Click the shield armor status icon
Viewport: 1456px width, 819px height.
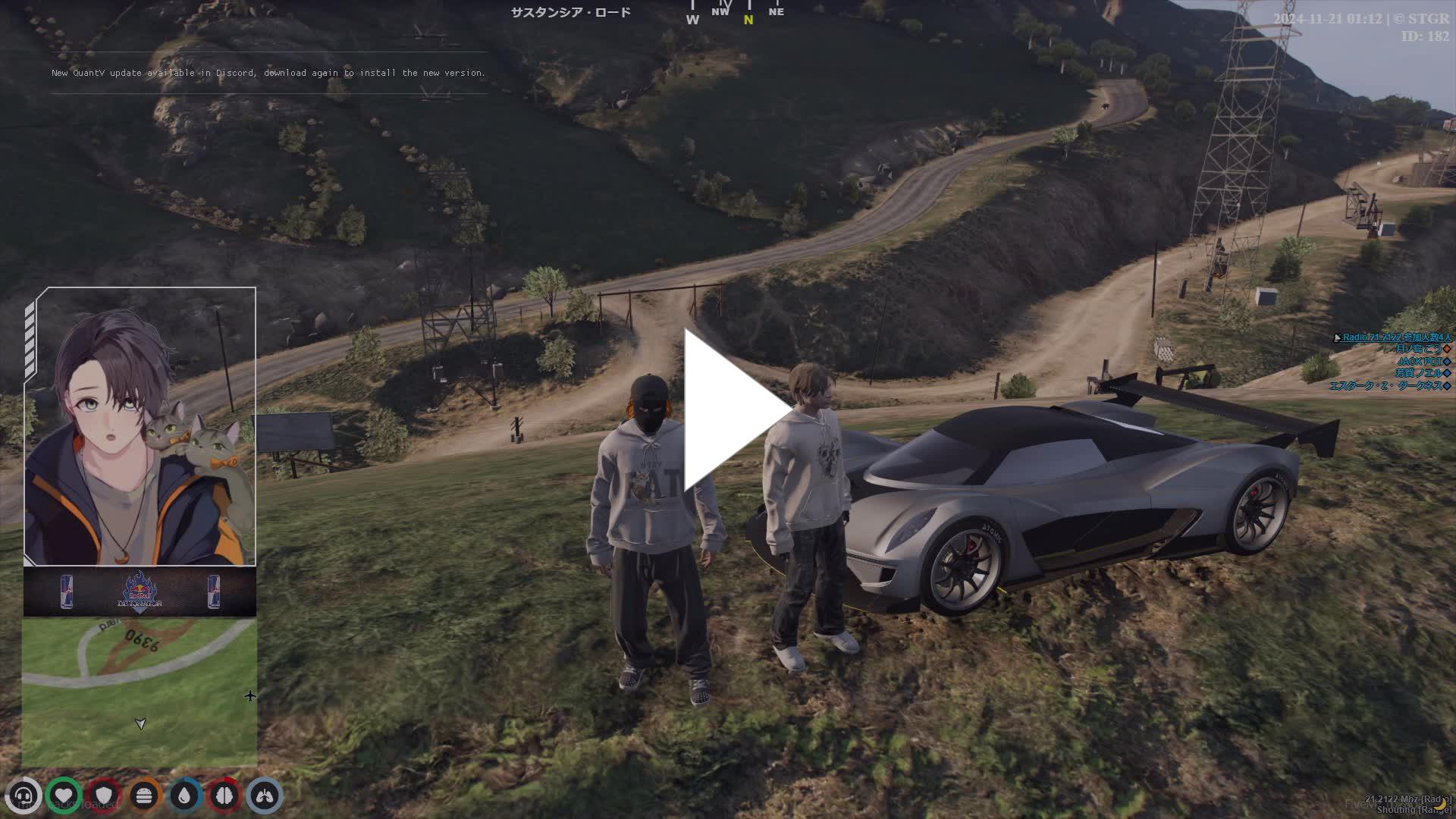tap(104, 795)
